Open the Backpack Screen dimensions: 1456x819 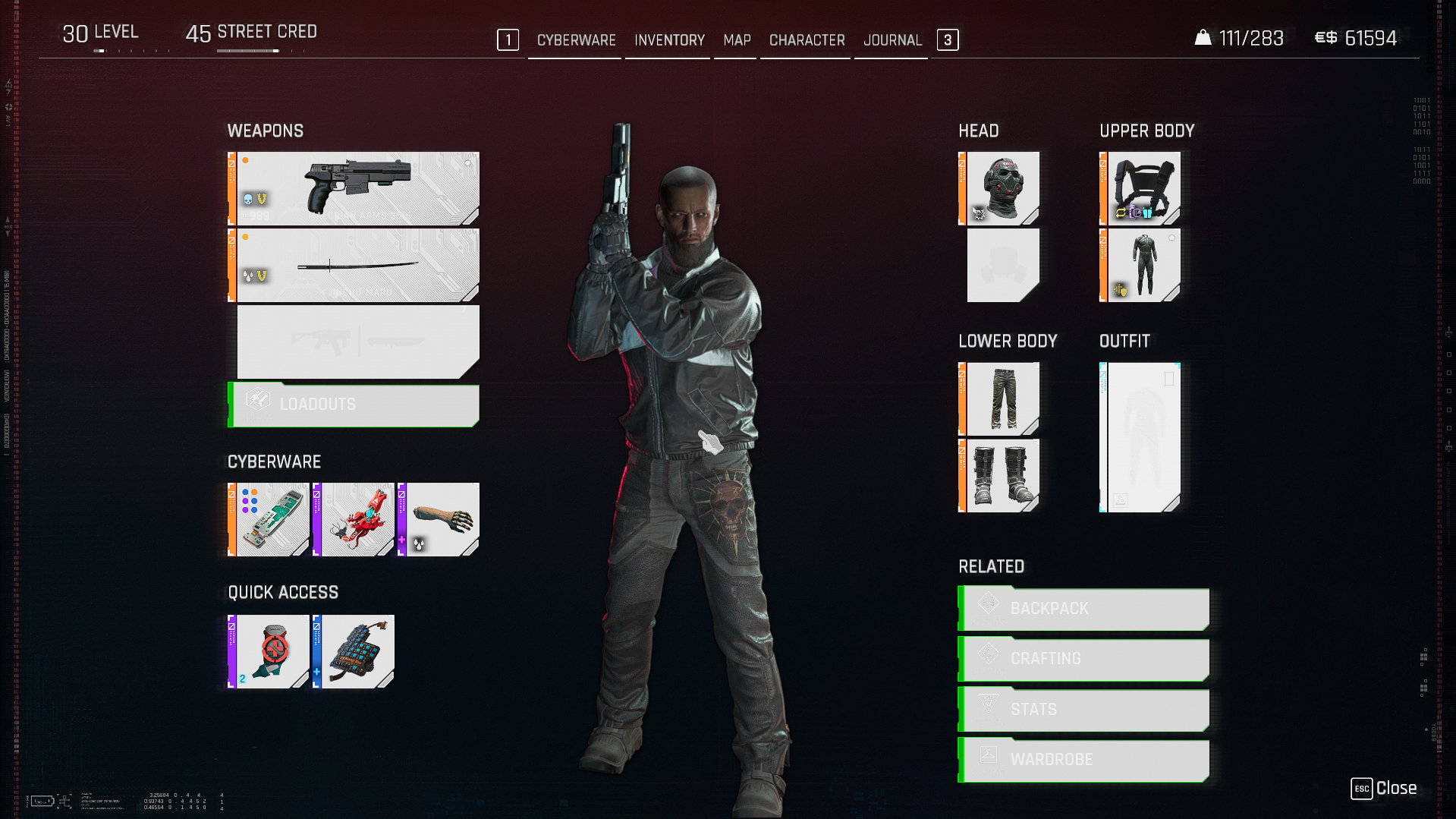tap(1084, 609)
